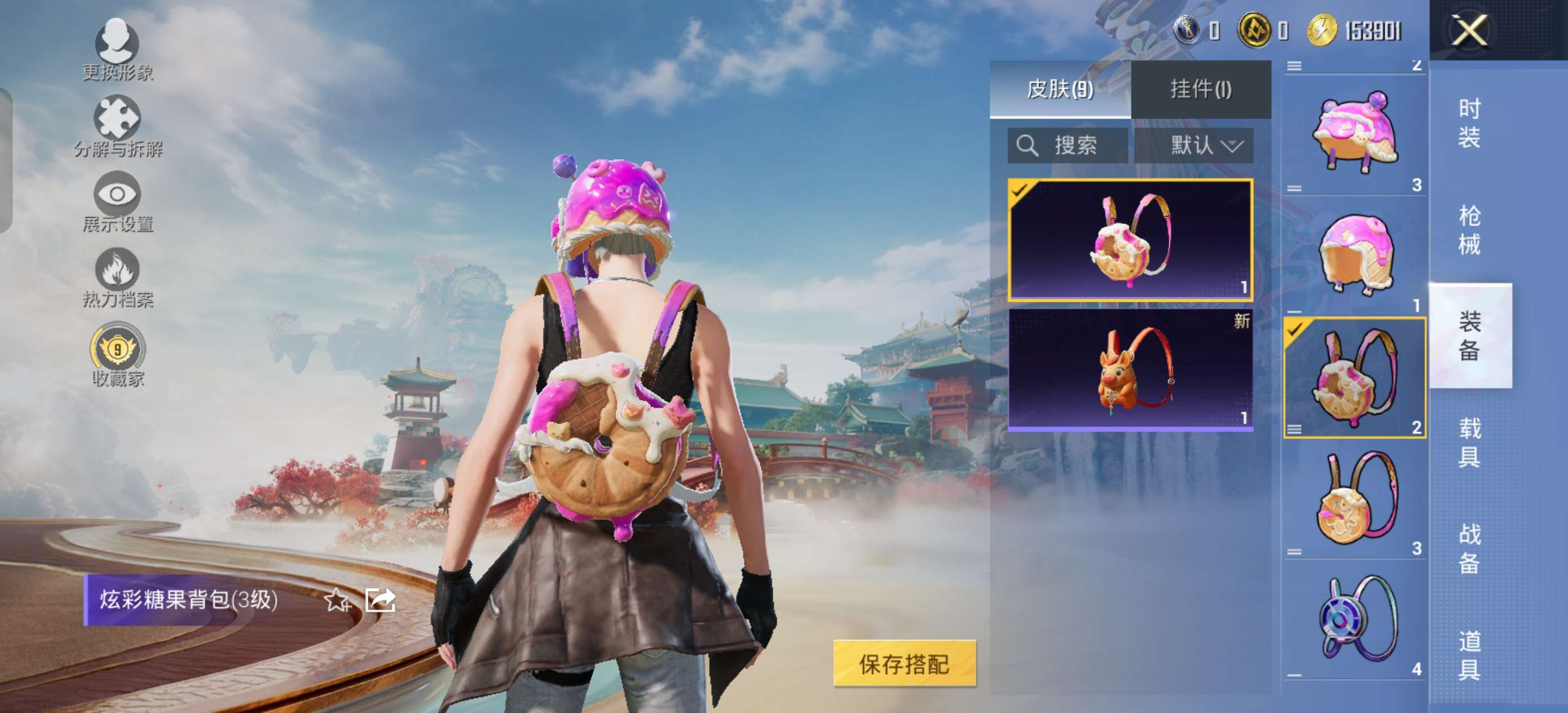Select the pink candy helmet with lollipop
The image size is (1568, 713).
[1354, 134]
